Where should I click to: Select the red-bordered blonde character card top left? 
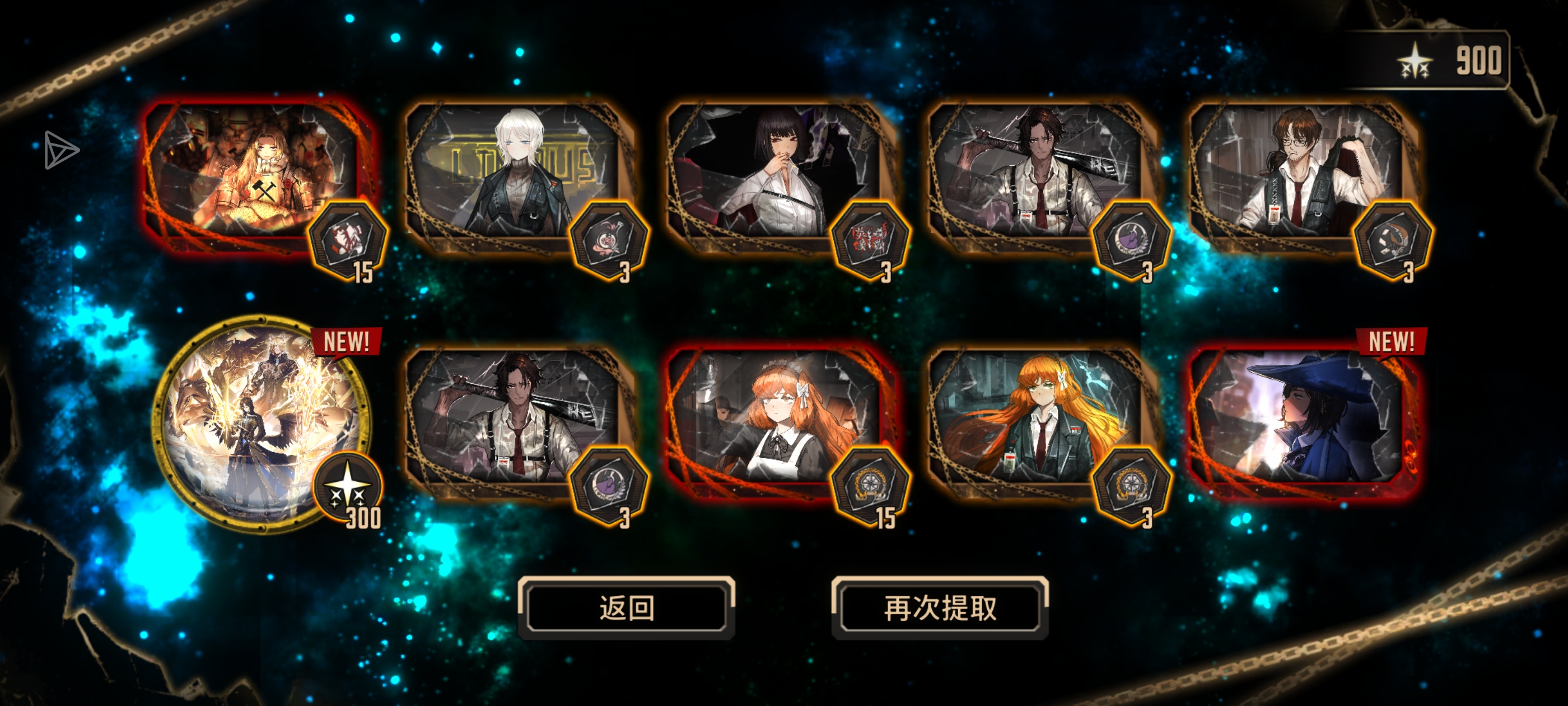point(256,176)
